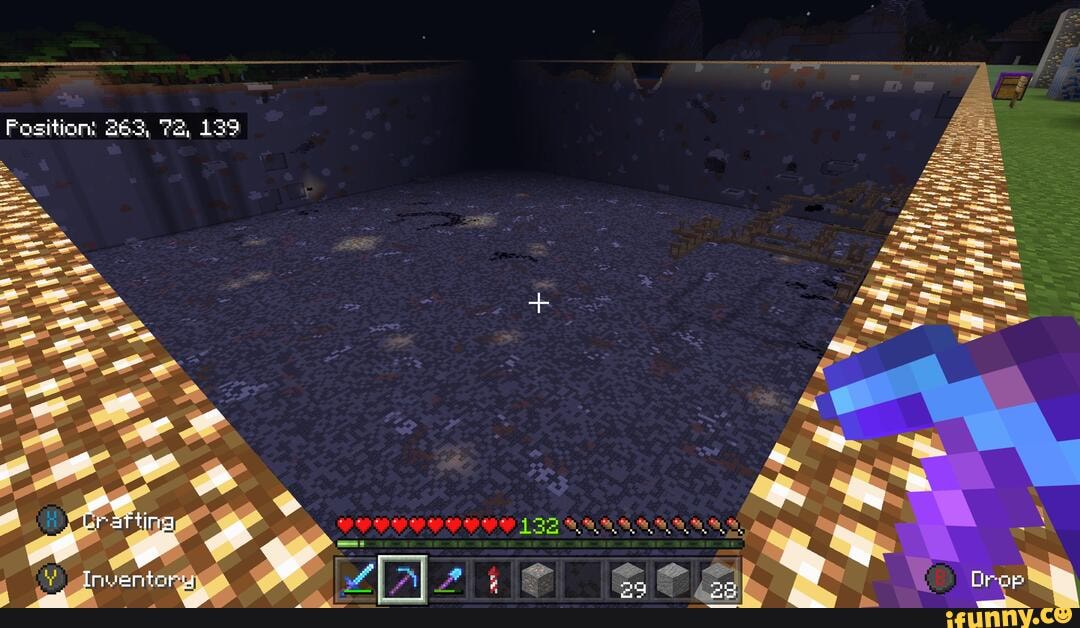The height and width of the screenshot is (628, 1080).
Task: Choose the diamond shovel in the hotbar
Action: click(448, 580)
